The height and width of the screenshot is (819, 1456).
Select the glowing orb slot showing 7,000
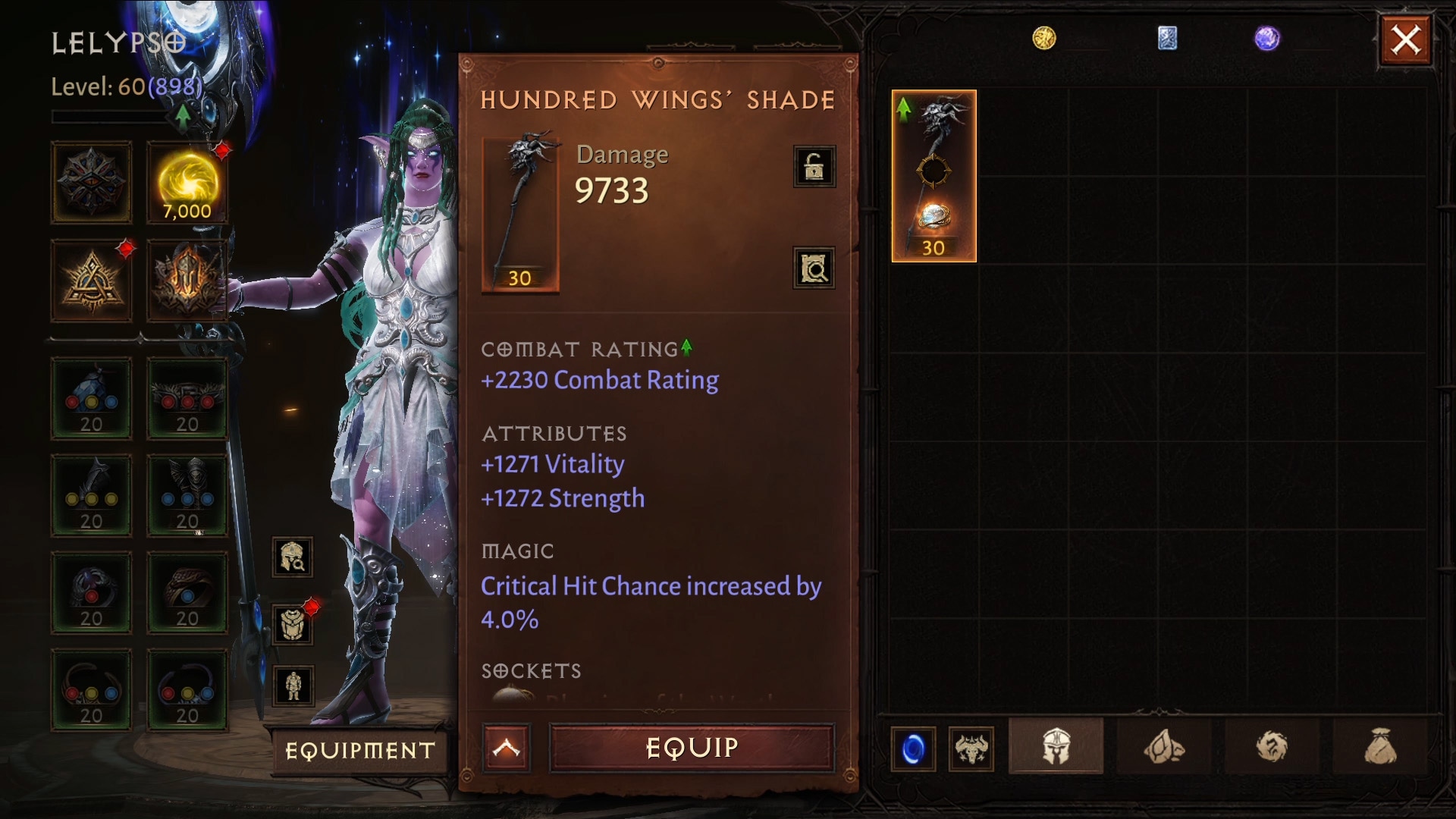click(x=187, y=183)
